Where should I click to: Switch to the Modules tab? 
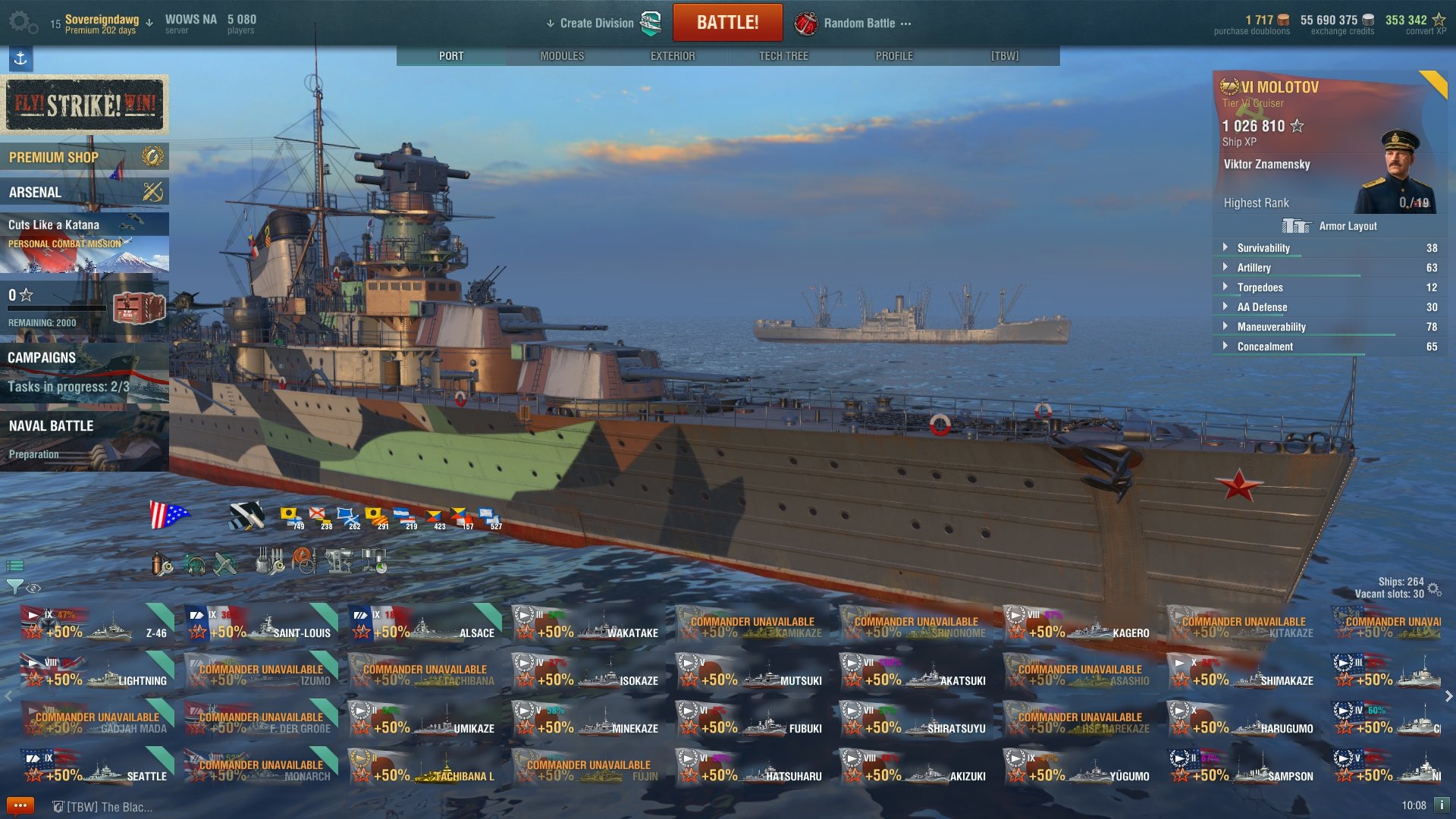(x=562, y=56)
